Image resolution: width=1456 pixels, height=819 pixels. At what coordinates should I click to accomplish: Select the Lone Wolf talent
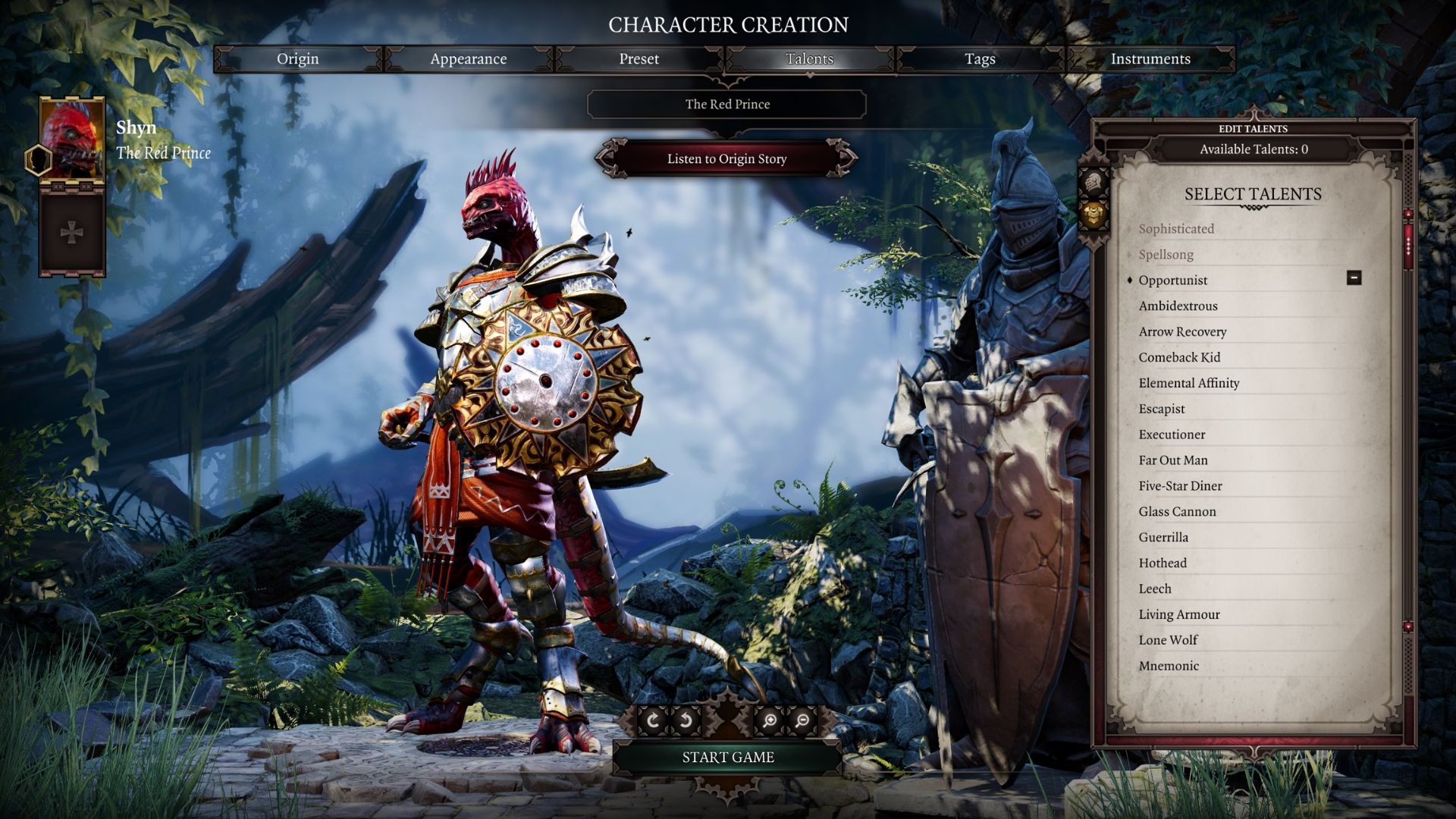tap(1167, 639)
